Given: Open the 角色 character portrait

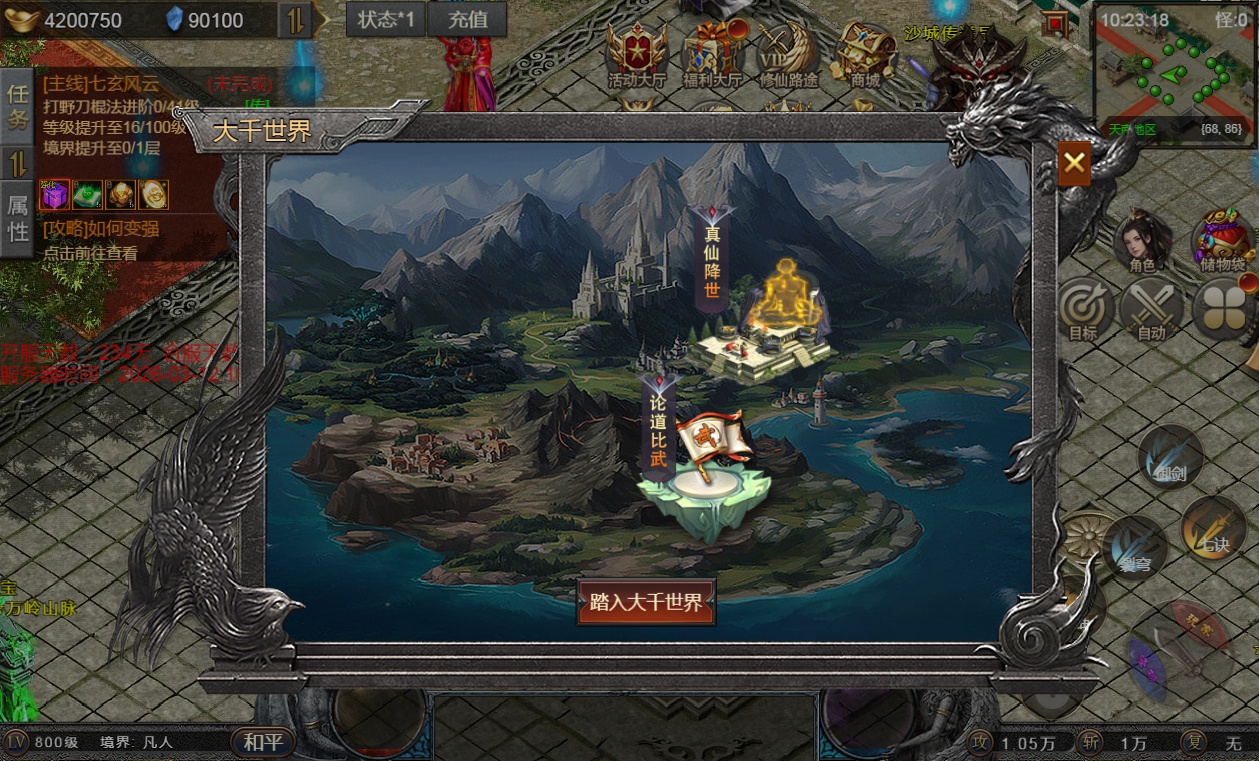Looking at the screenshot, I should 1142,240.
